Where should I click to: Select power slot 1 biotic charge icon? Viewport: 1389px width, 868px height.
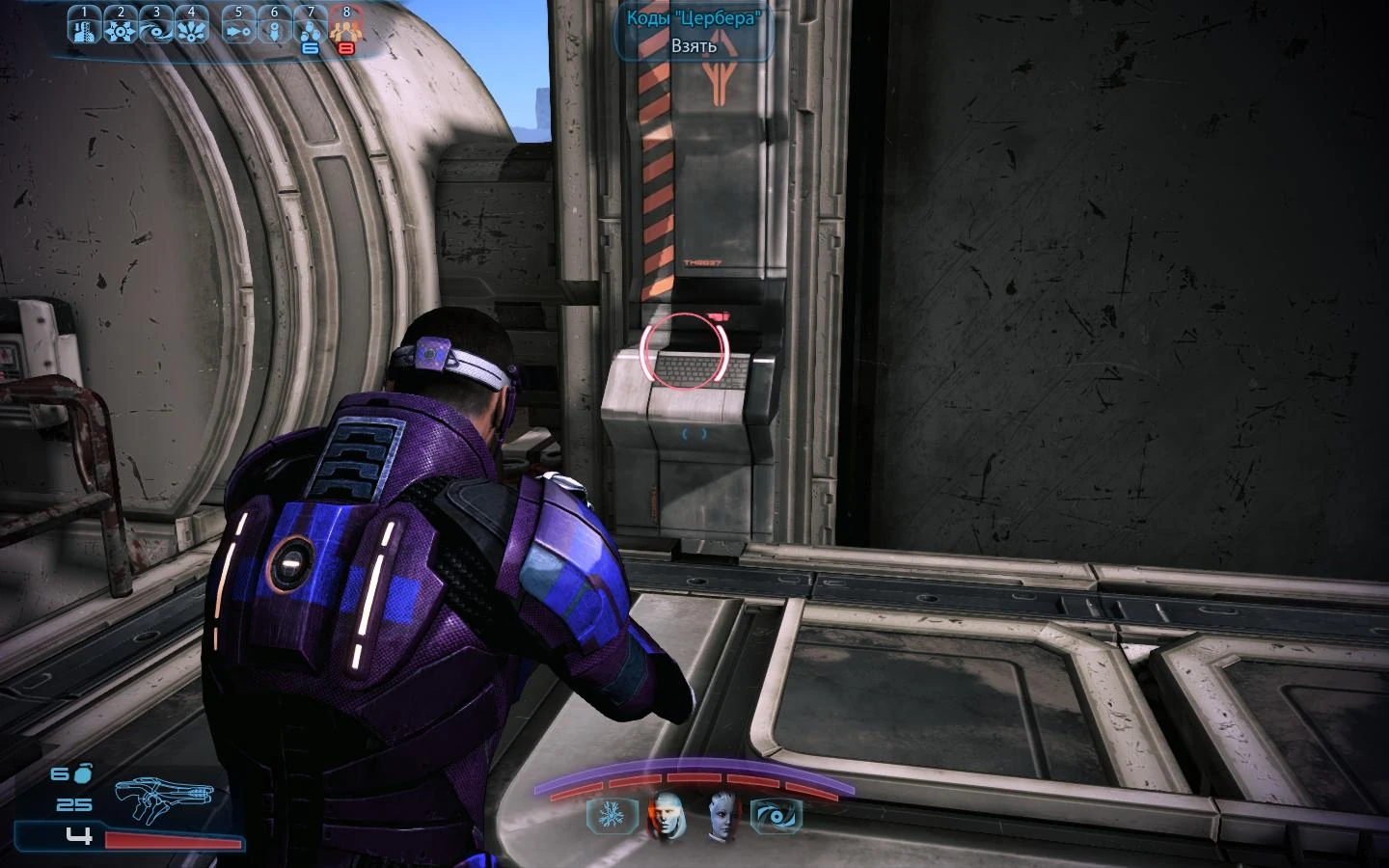click(85, 25)
